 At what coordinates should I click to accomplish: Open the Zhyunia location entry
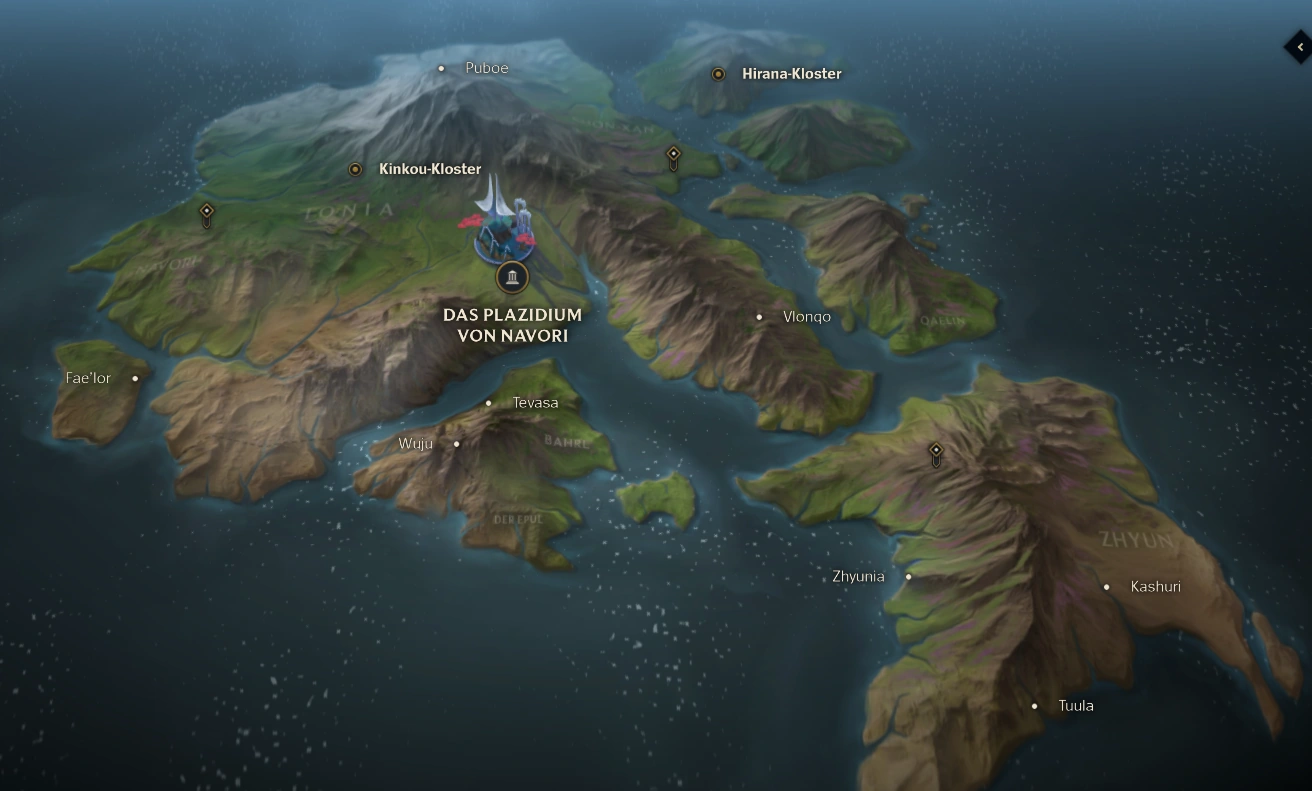(x=908, y=576)
